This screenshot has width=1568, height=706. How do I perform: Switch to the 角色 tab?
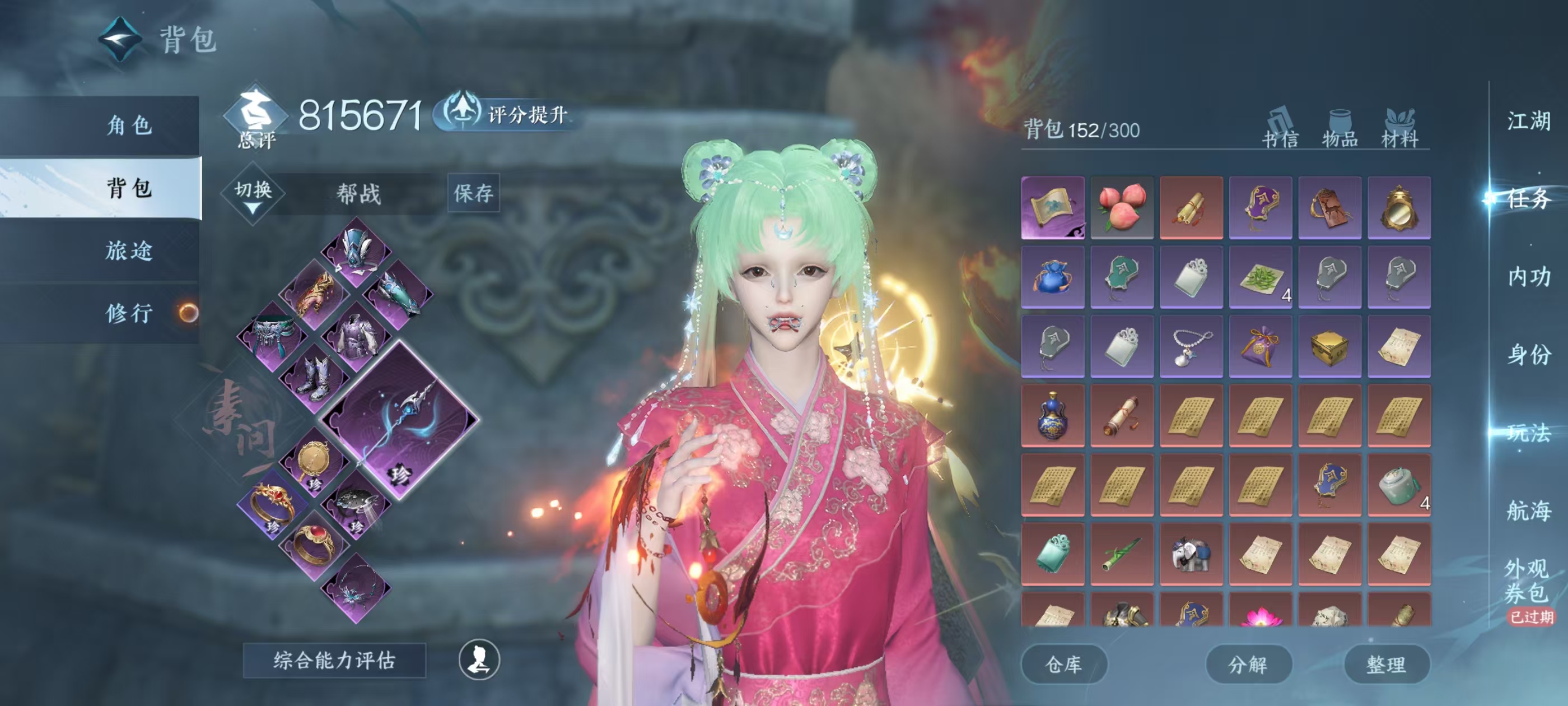pyautogui.click(x=129, y=126)
